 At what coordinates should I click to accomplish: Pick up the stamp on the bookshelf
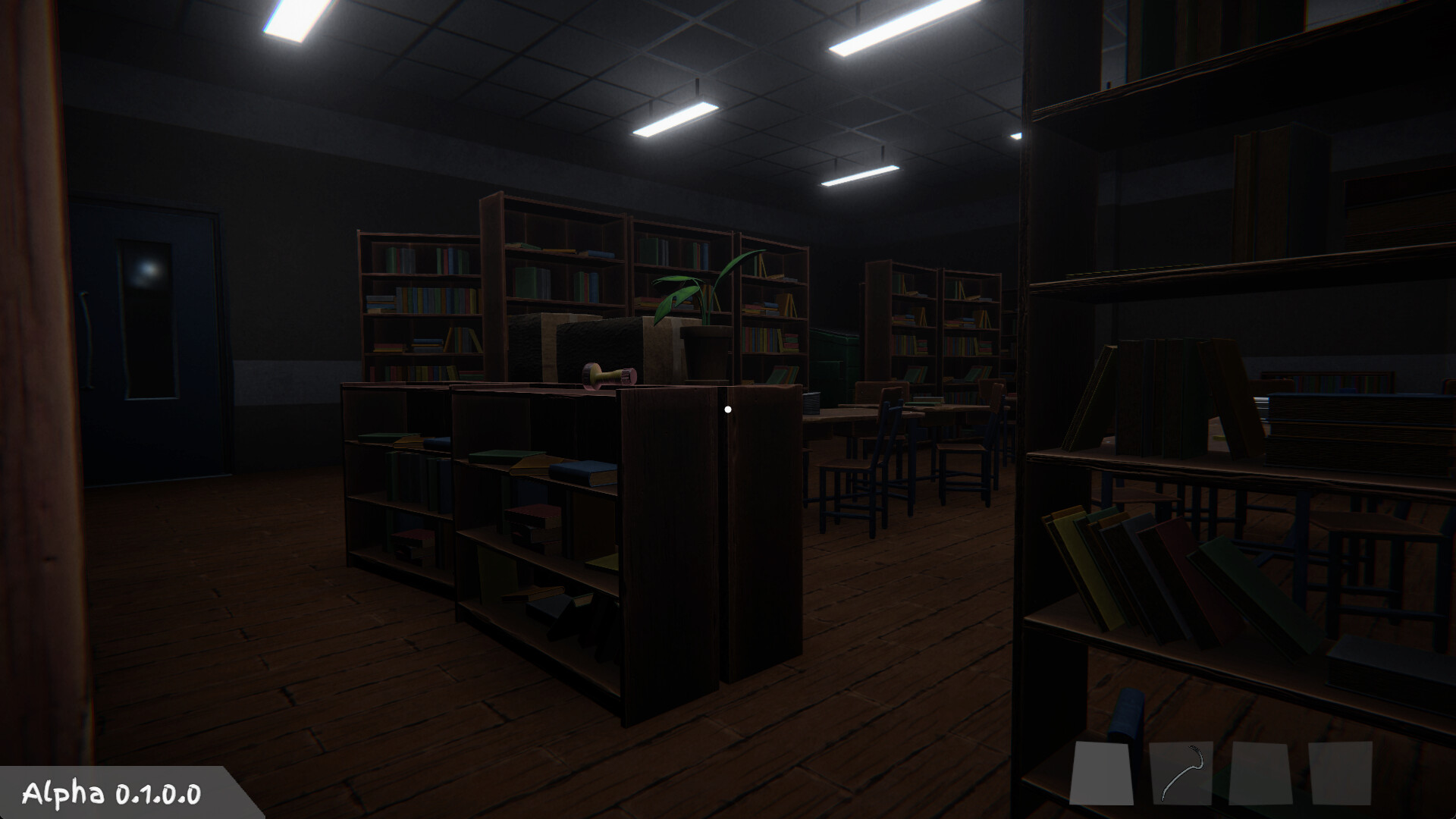click(x=608, y=377)
